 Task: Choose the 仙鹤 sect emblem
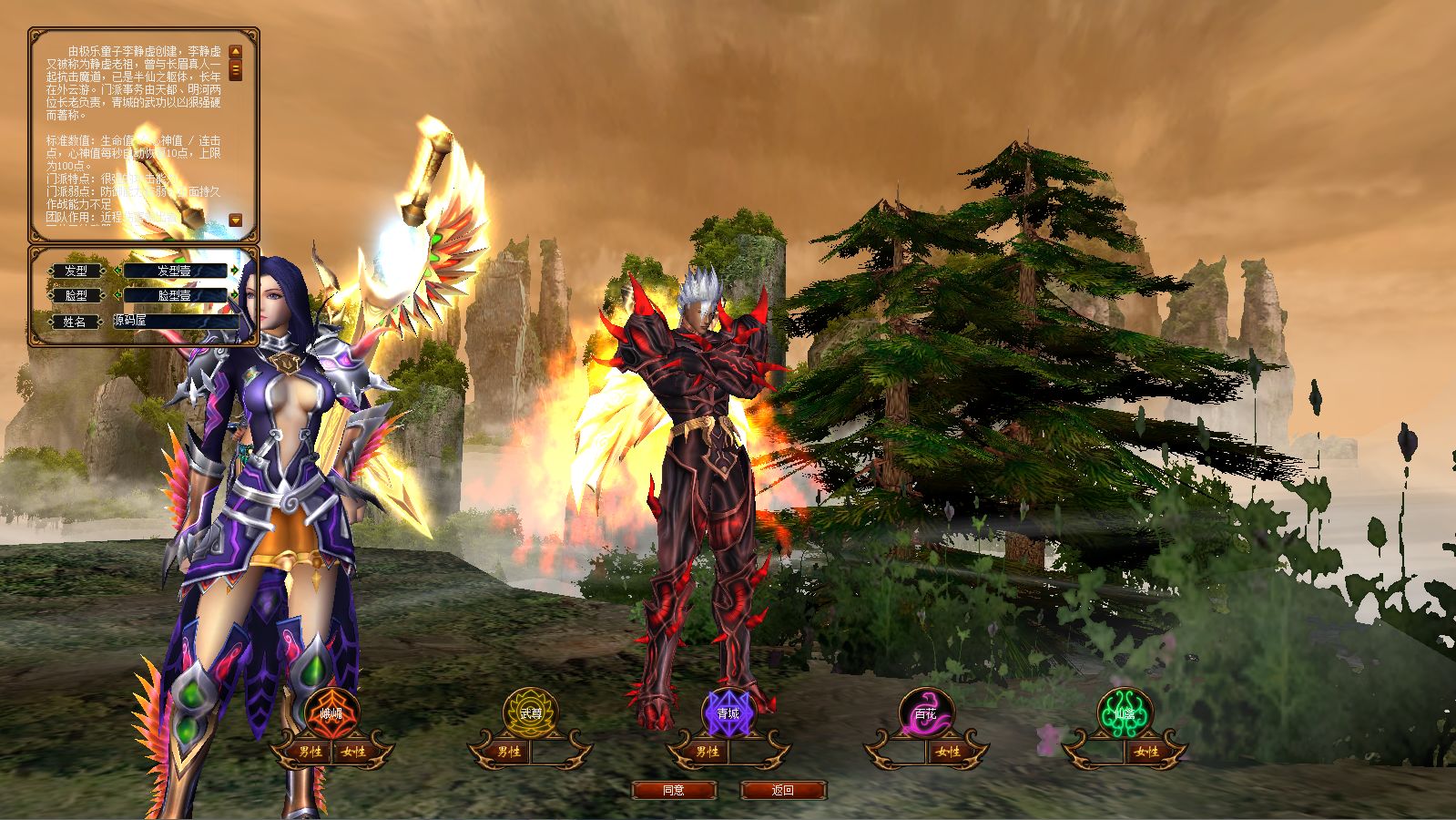click(x=1124, y=713)
